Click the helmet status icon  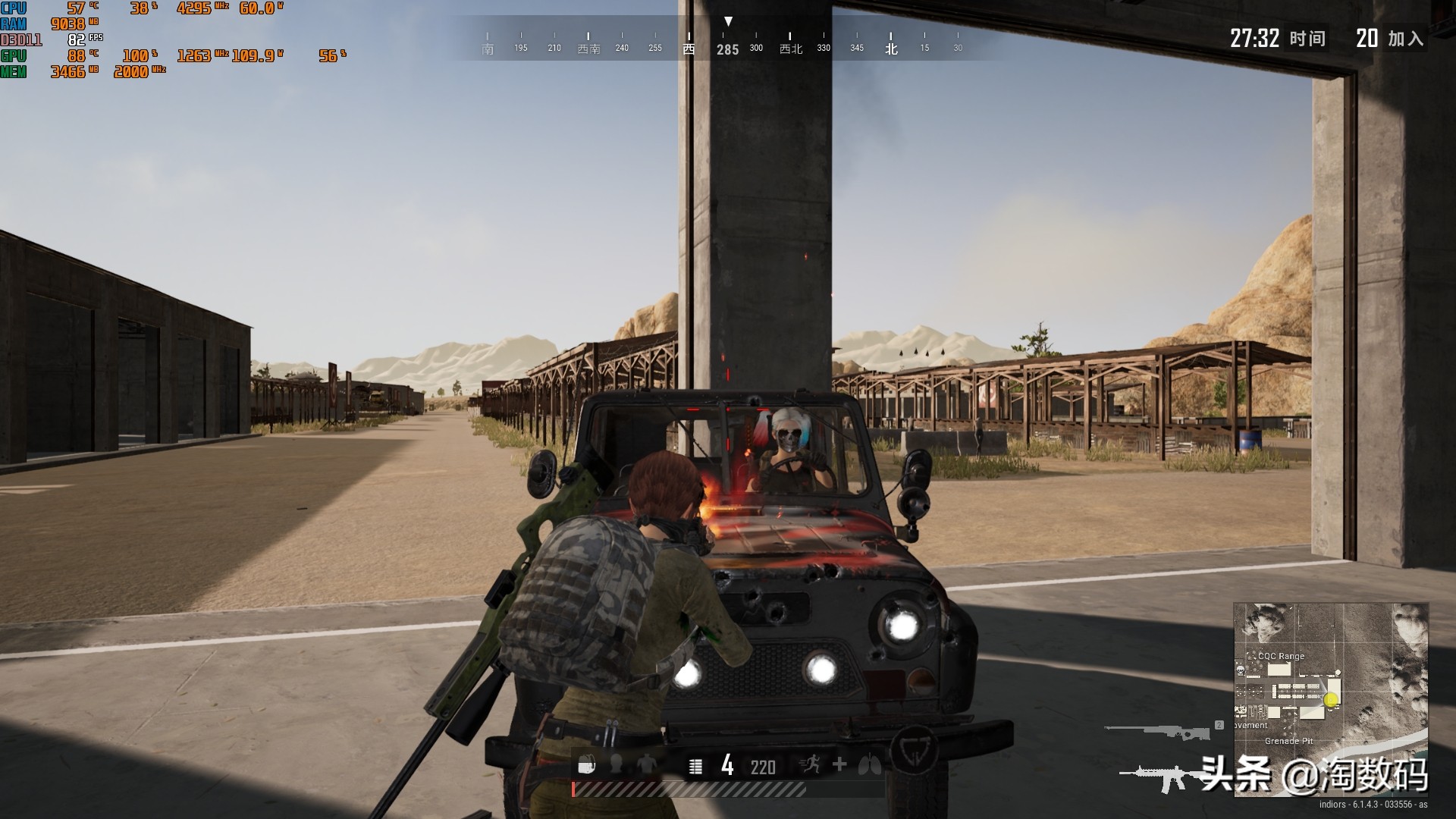coord(617,765)
